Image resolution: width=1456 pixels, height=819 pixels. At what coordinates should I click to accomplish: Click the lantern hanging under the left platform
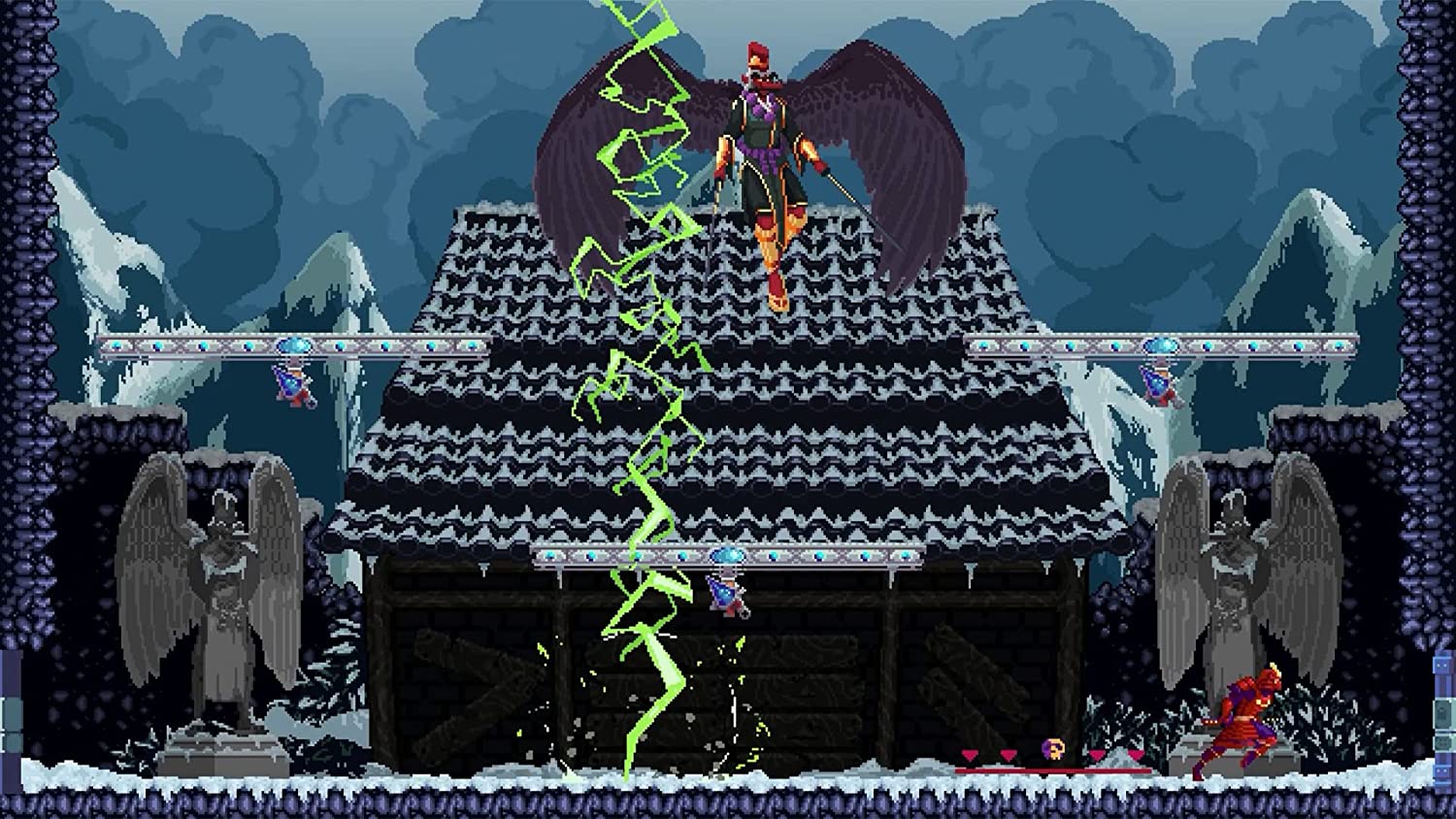(291, 386)
